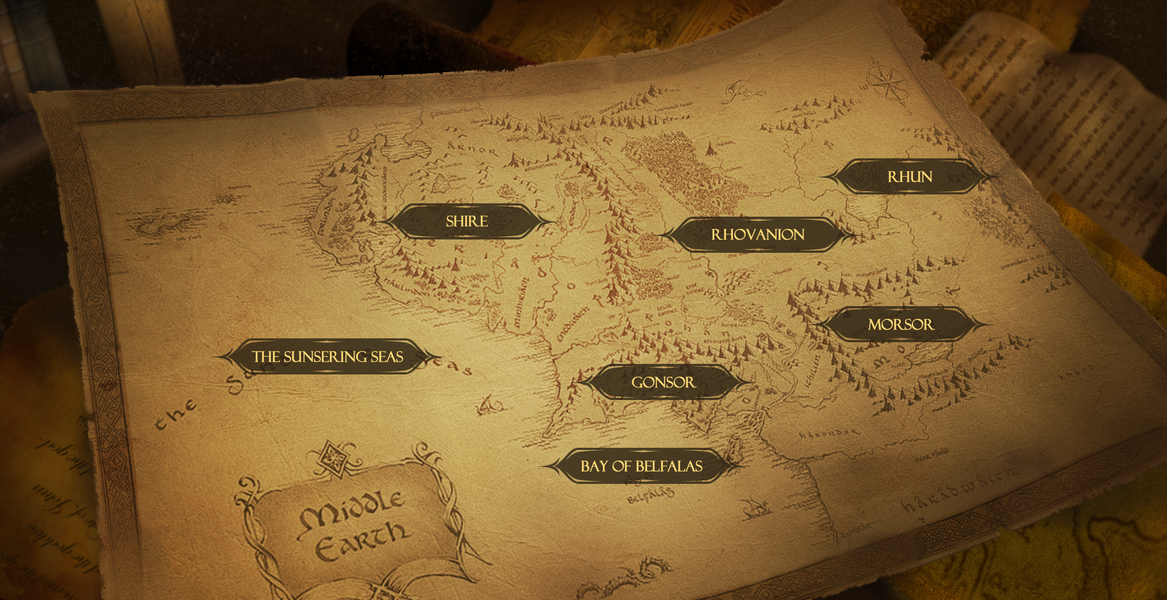
Task: Choose the Rhun region banner
Action: tap(909, 177)
